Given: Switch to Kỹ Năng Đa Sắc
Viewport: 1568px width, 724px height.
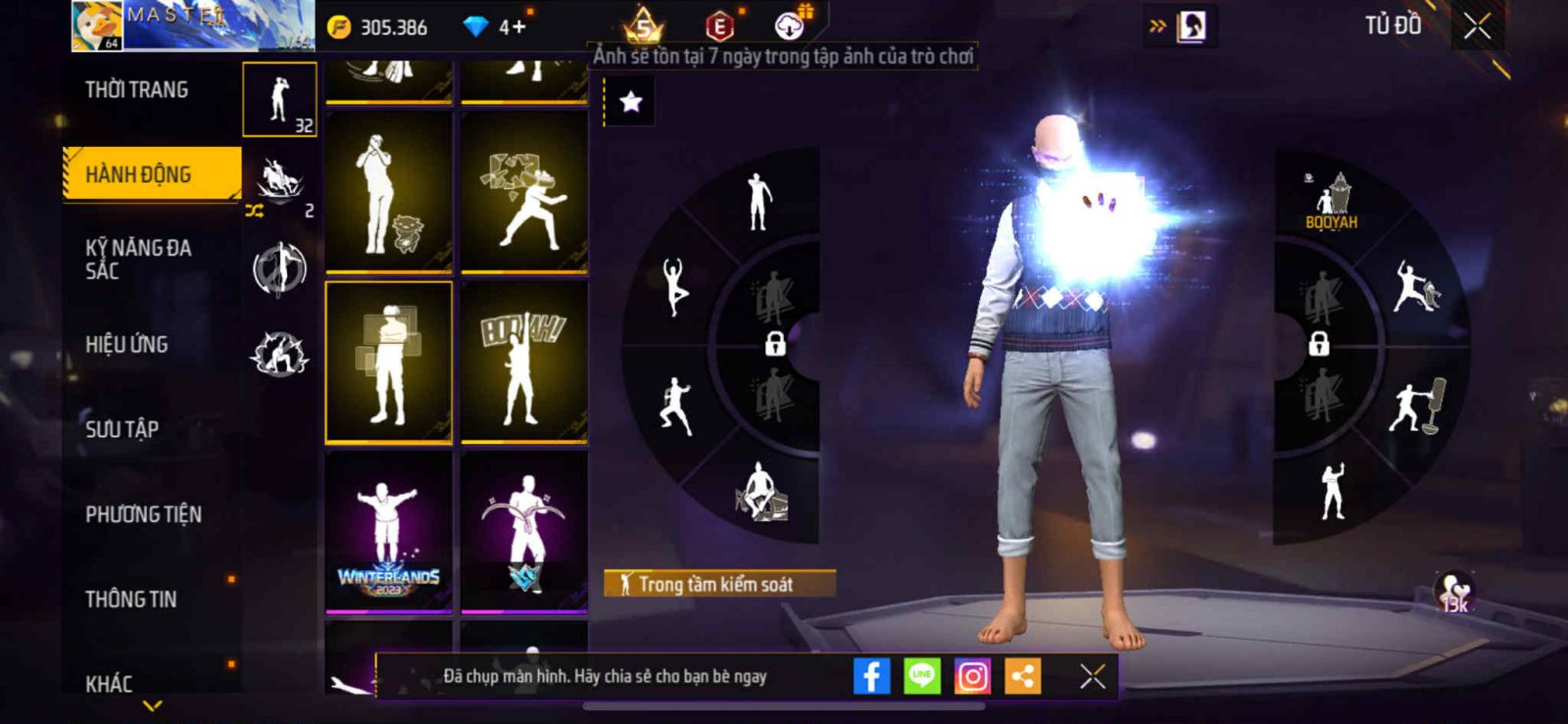Looking at the screenshot, I should (139, 259).
